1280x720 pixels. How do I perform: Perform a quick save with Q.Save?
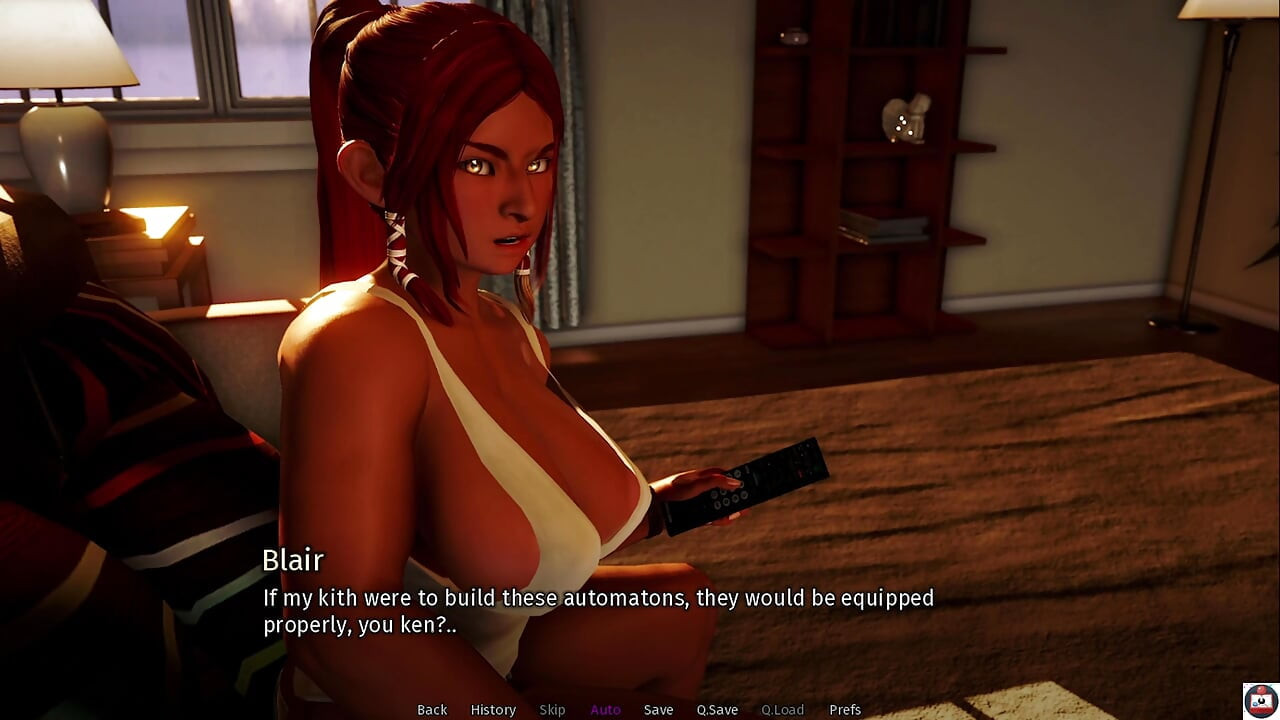tap(717, 710)
